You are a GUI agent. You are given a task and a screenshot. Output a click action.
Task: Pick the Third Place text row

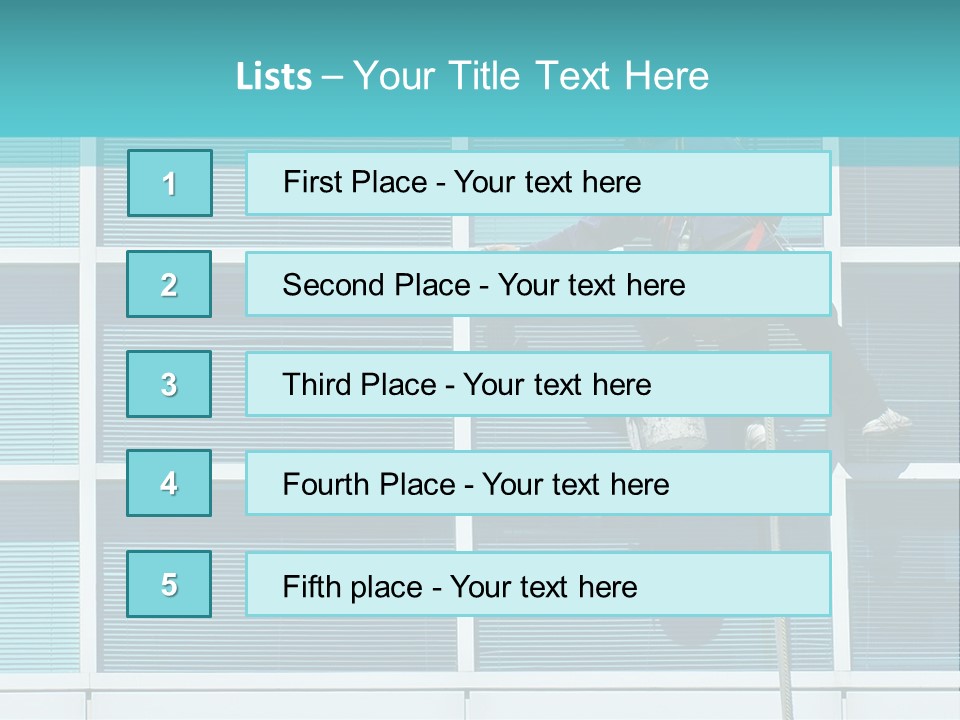(x=538, y=384)
